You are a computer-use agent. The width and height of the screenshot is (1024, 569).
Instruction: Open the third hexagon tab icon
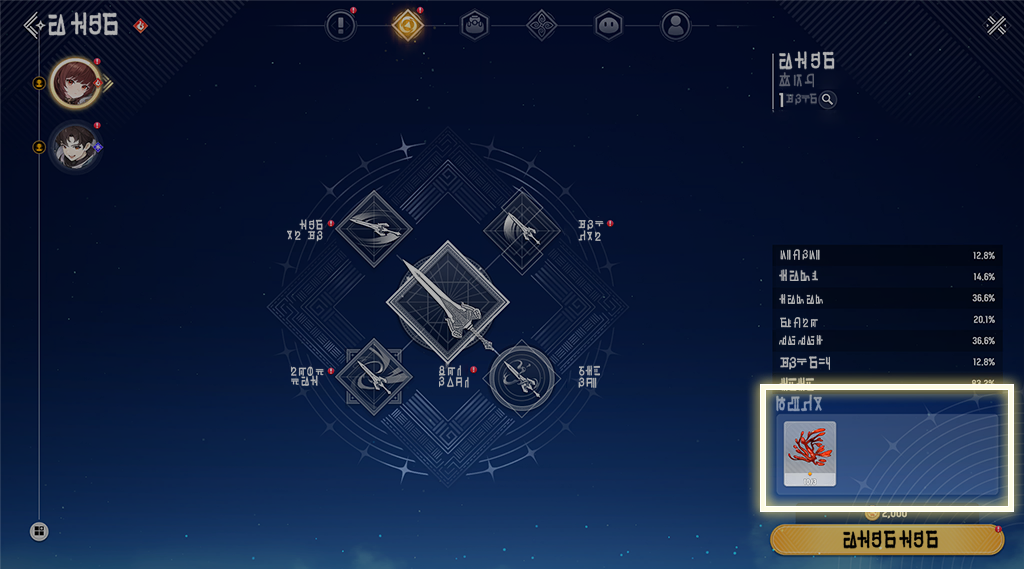click(x=474, y=25)
